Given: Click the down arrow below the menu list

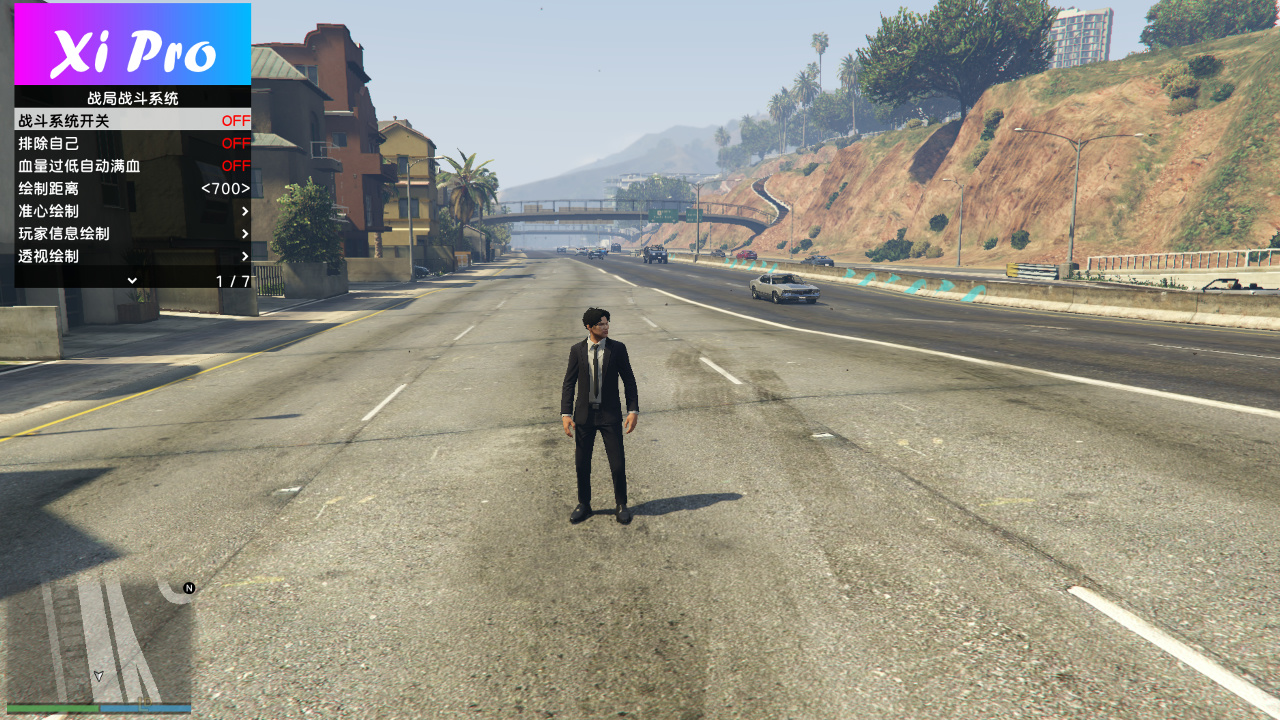Looking at the screenshot, I should (x=132, y=281).
